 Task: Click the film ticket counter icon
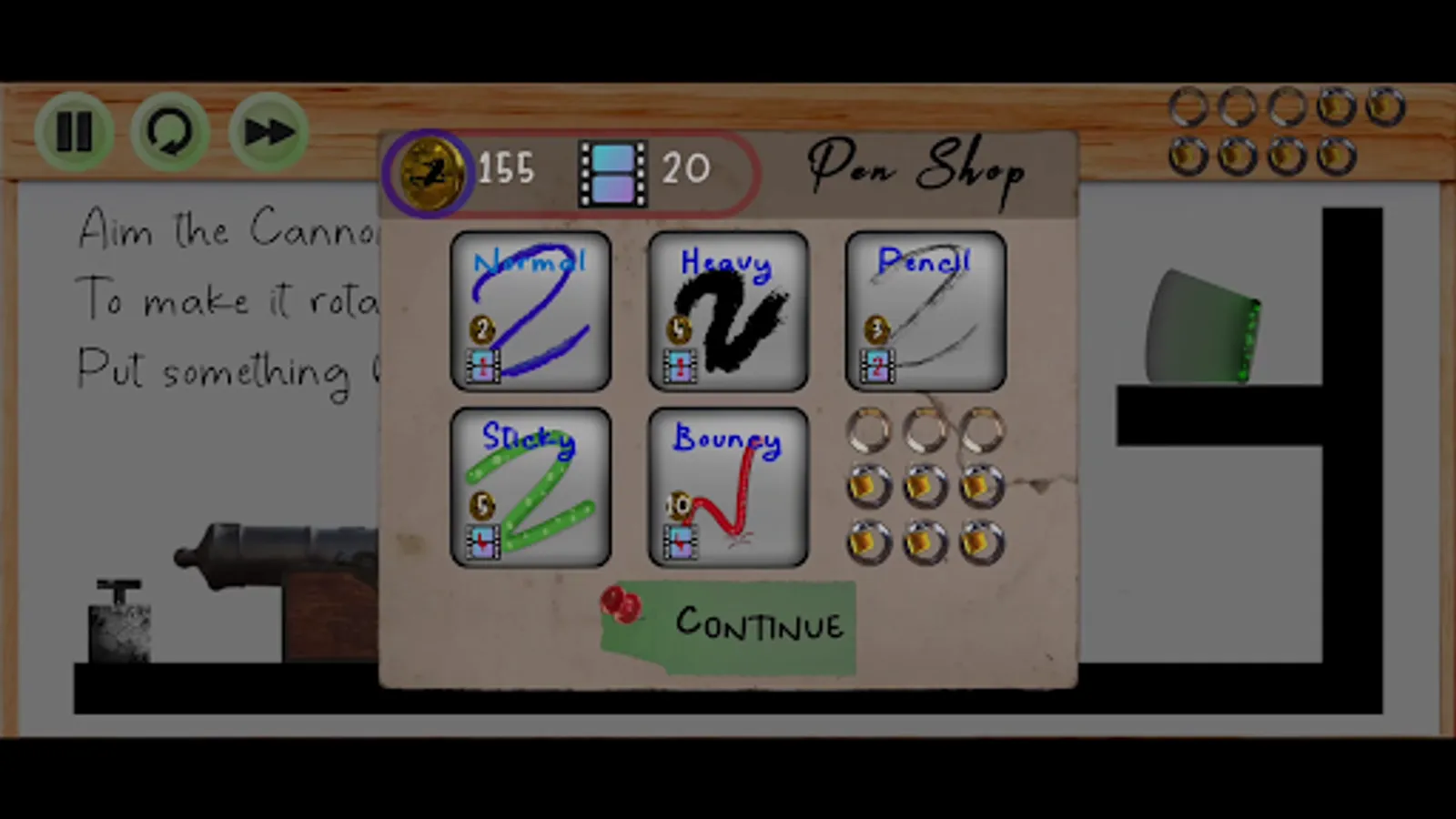[612, 167]
